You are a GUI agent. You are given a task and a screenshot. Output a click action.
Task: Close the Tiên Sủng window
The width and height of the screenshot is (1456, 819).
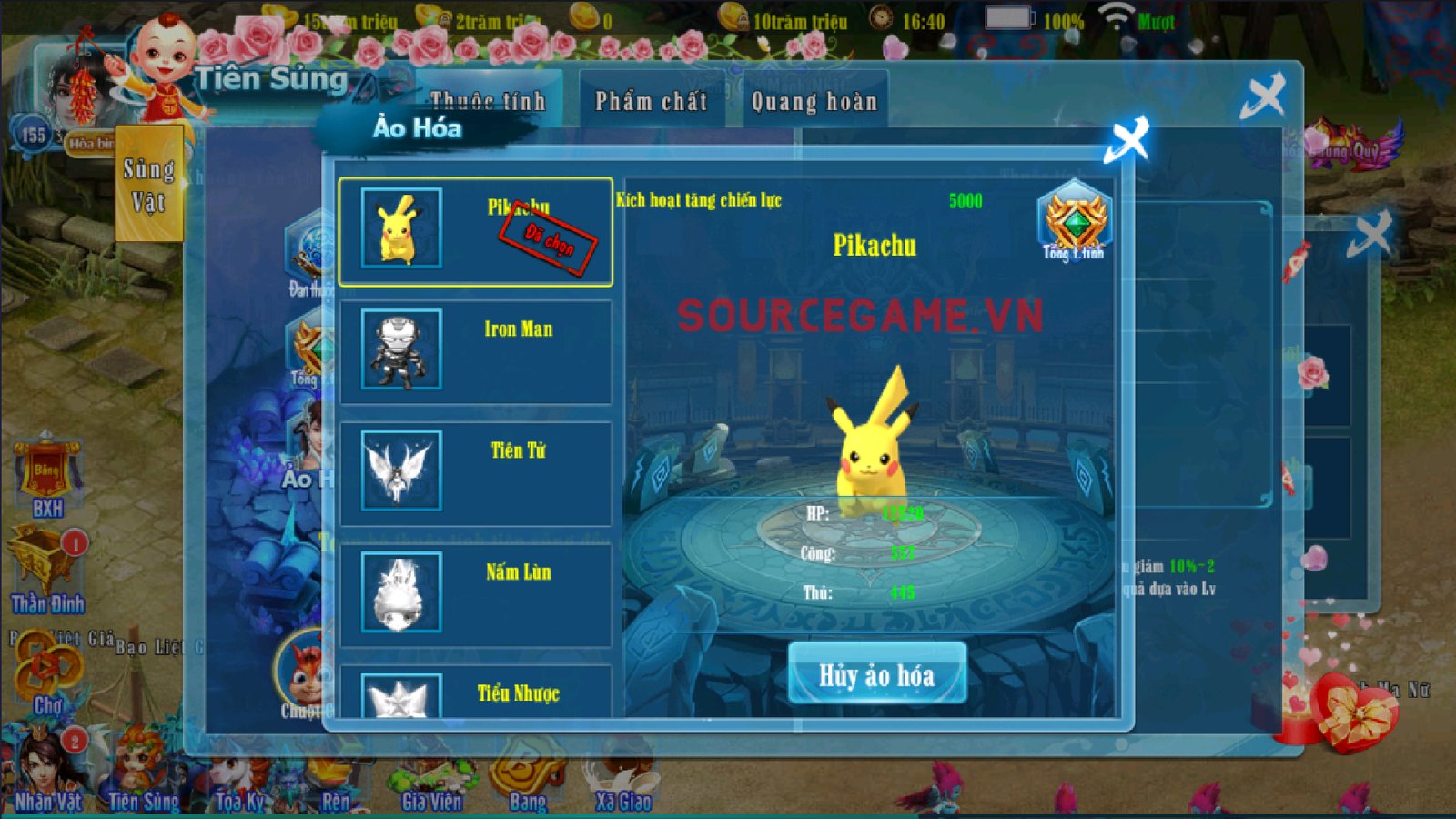pos(1263,95)
